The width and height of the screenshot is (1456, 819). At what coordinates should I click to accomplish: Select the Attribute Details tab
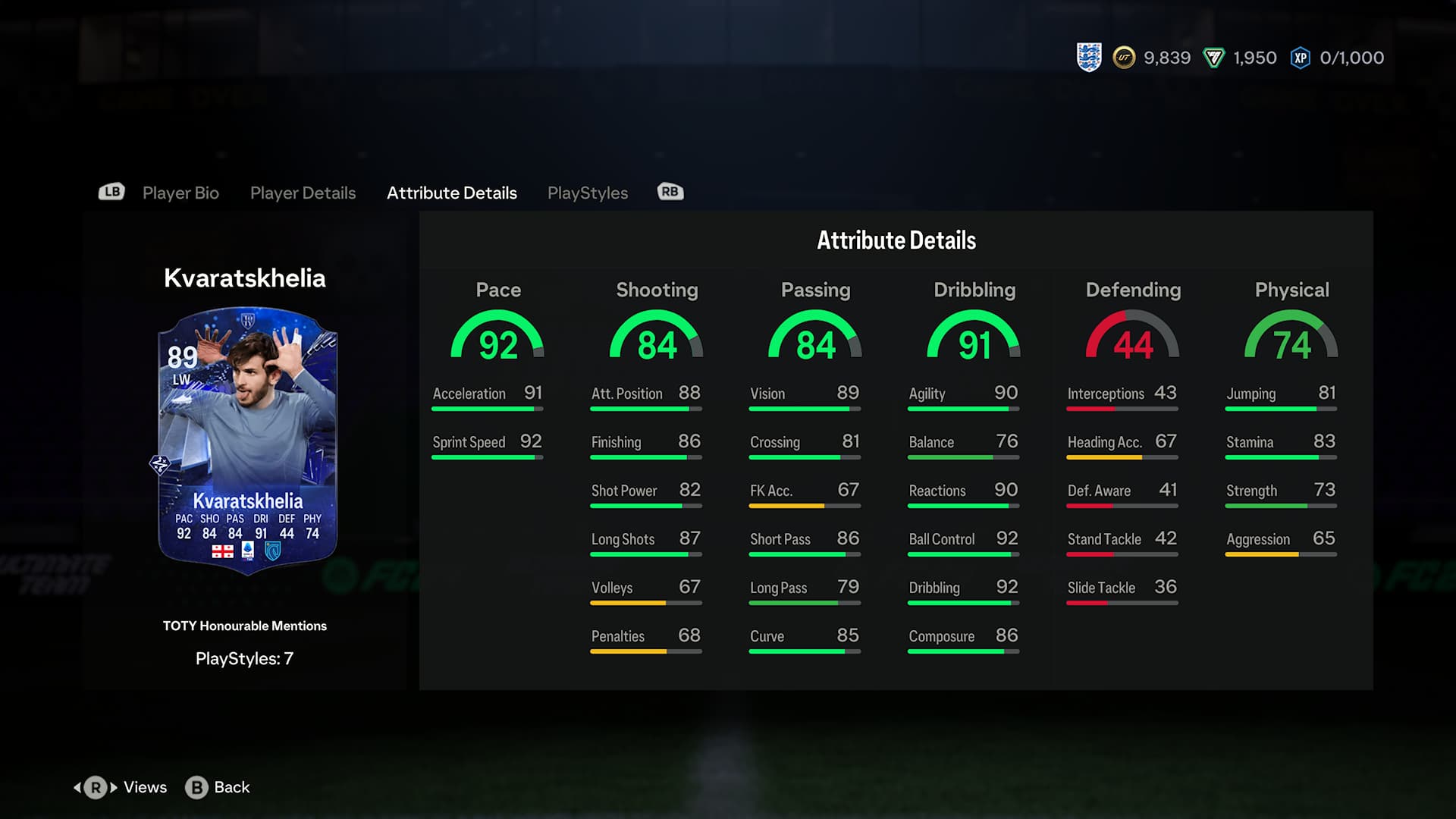click(x=452, y=193)
